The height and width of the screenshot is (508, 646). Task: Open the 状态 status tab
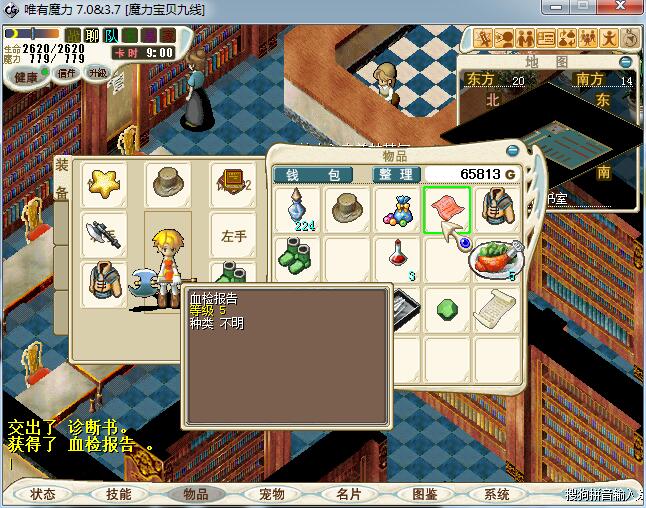click(43, 494)
